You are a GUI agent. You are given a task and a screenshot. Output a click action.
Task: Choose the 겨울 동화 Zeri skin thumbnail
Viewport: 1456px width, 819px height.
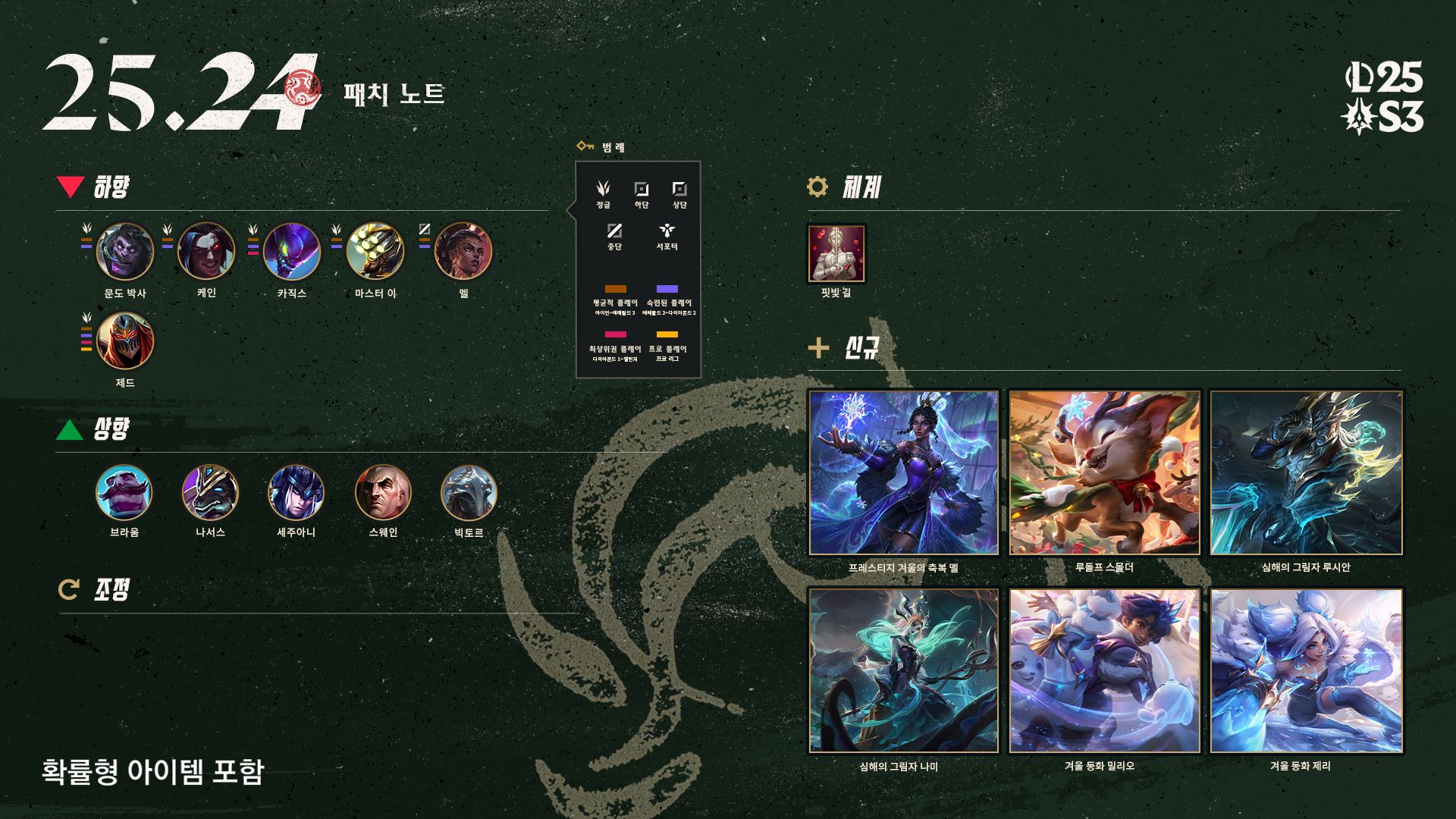(x=1306, y=671)
